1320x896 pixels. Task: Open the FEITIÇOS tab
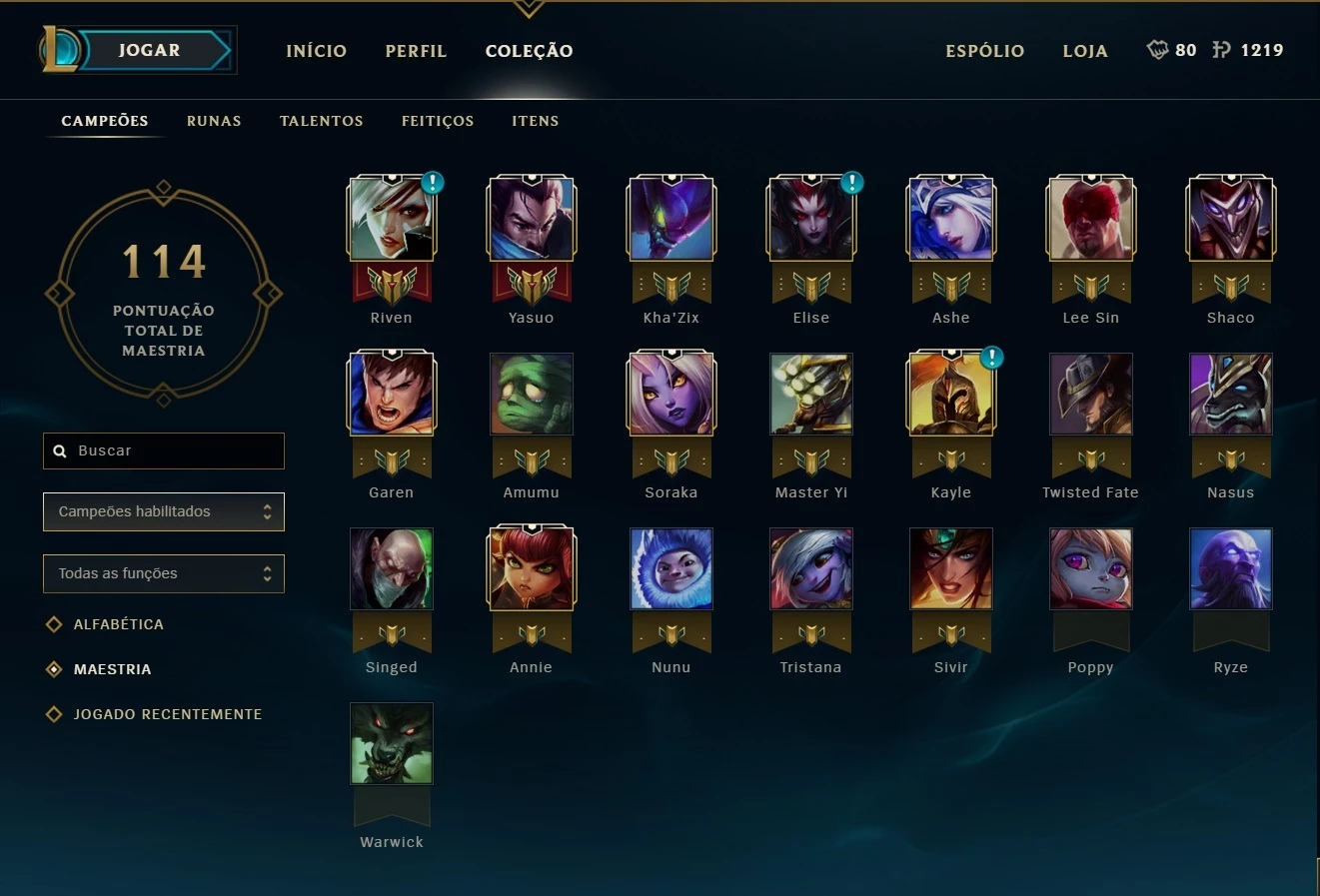(x=437, y=120)
